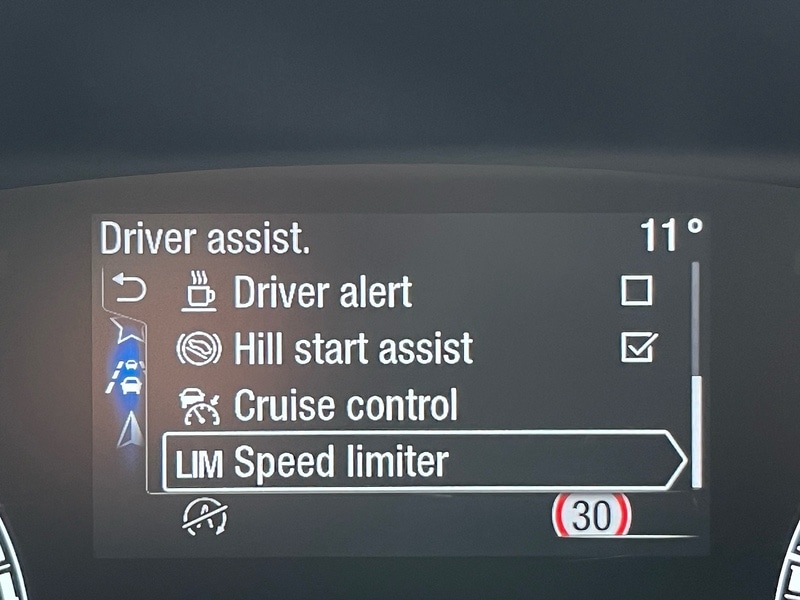The image size is (800, 600).
Task: Open the Cruise control option
Action: pos(345,406)
